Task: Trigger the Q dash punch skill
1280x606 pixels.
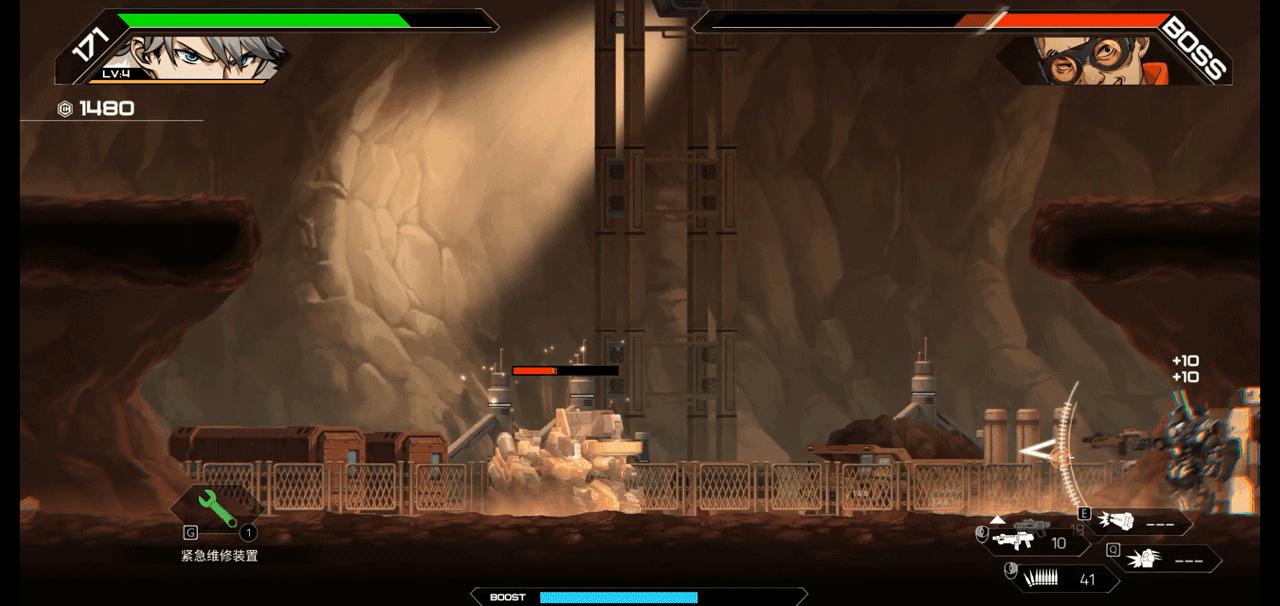Action: 1165,559
